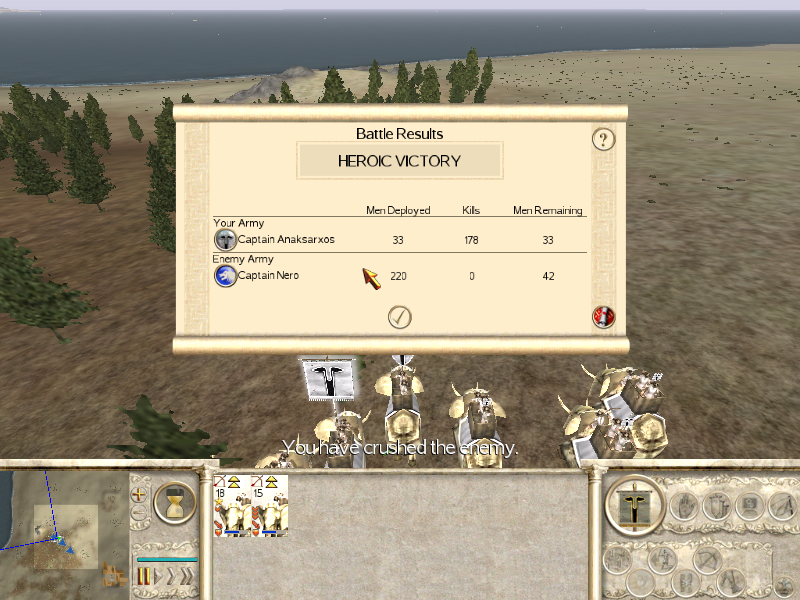Select the unit card with 18 men

pyautogui.click(x=231, y=505)
